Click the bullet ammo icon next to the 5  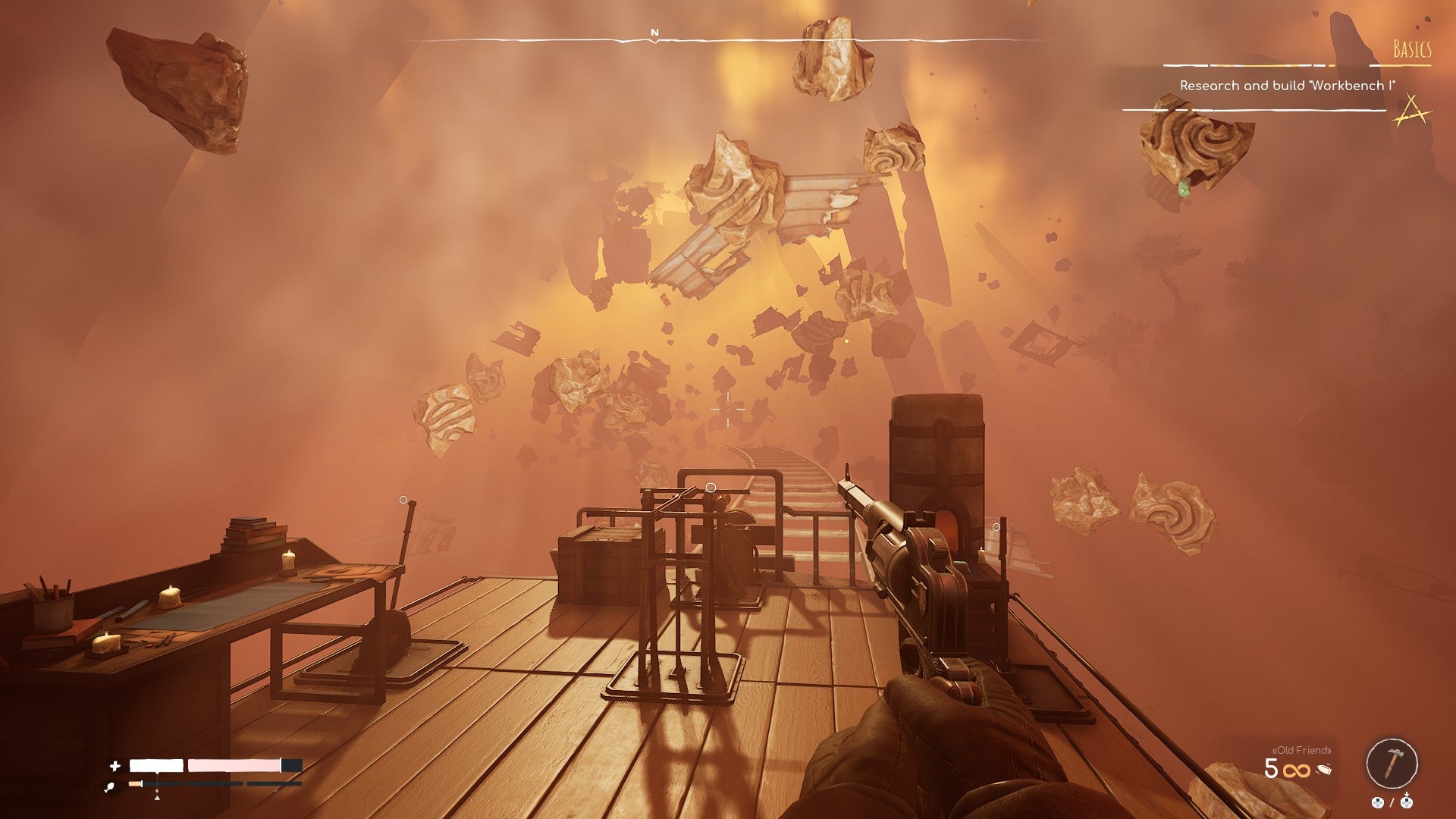tap(1324, 770)
